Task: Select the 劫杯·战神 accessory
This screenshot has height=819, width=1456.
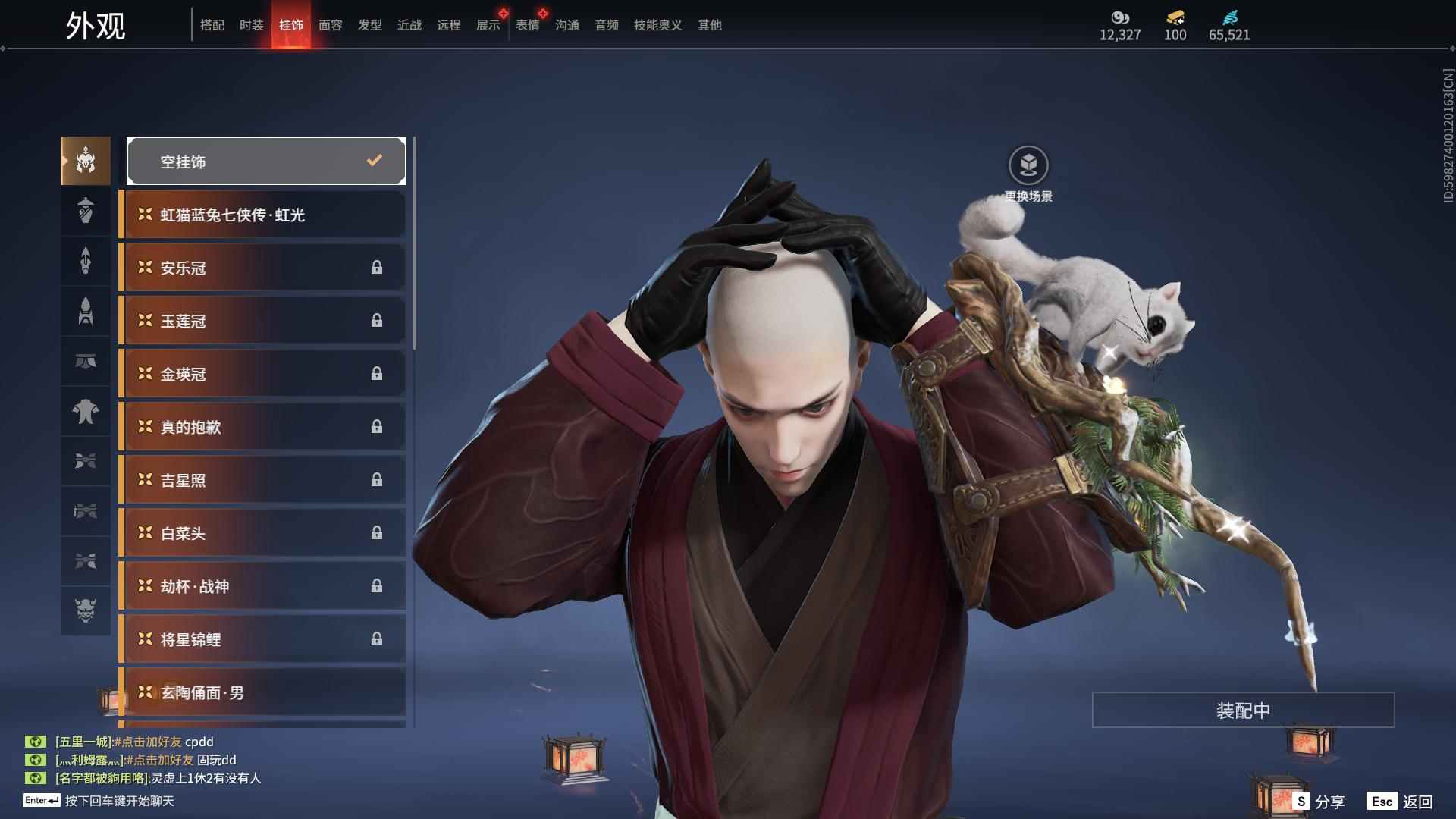Action: (x=263, y=586)
